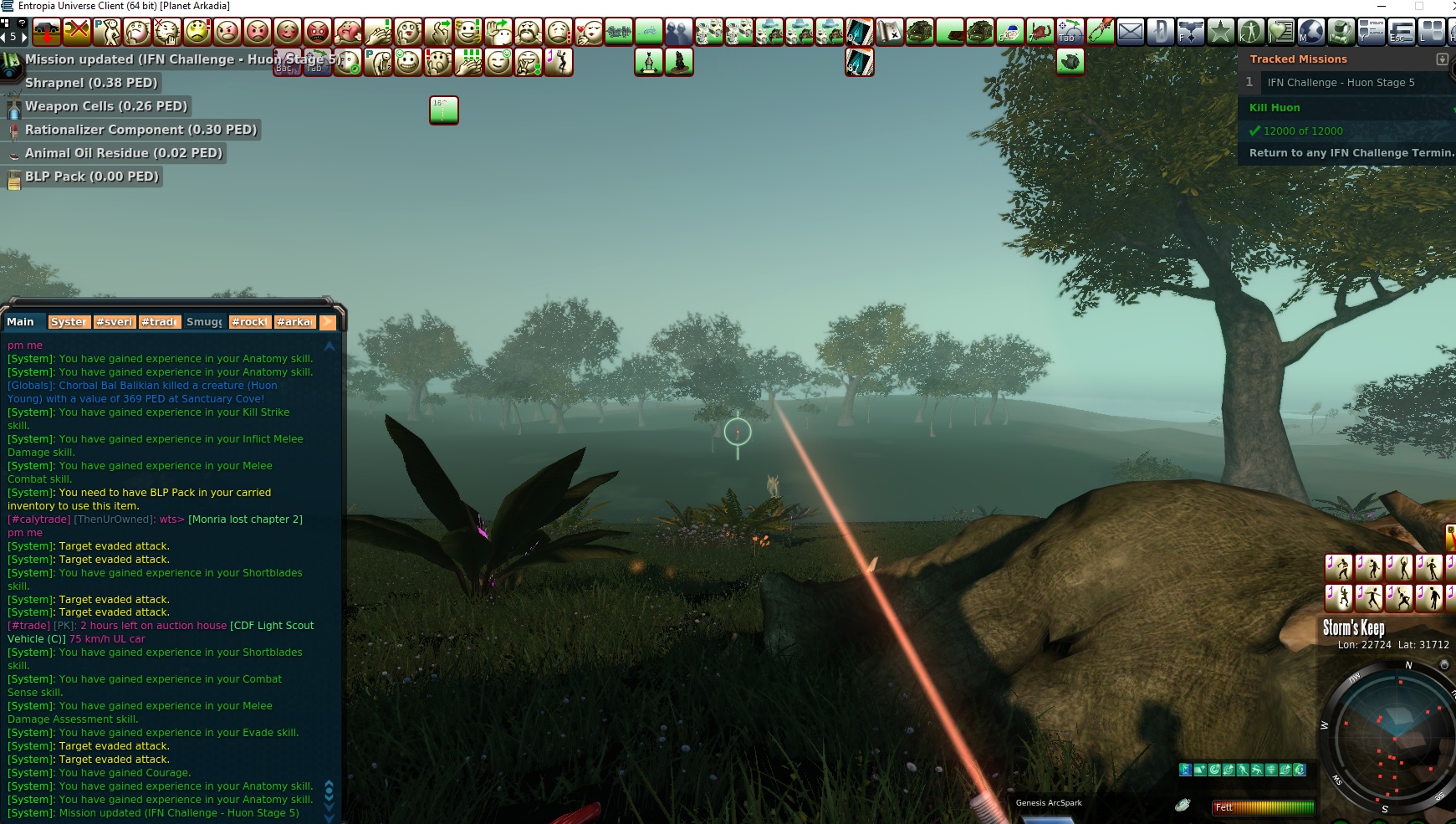Switch to the Main chat tab
The image size is (1456, 824).
point(21,322)
